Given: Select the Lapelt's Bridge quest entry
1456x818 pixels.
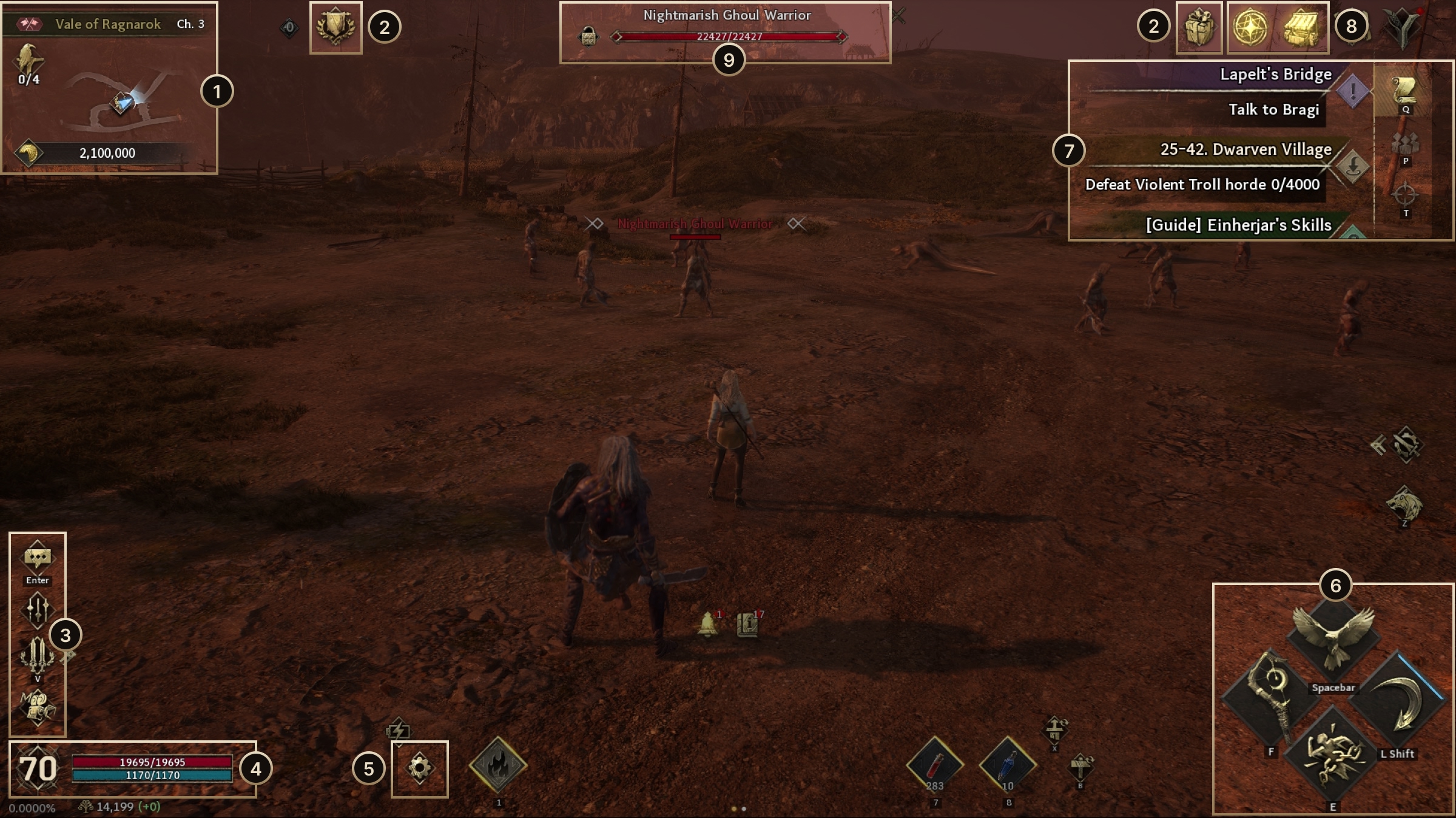Looking at the screenshot, I should 1274,75.
